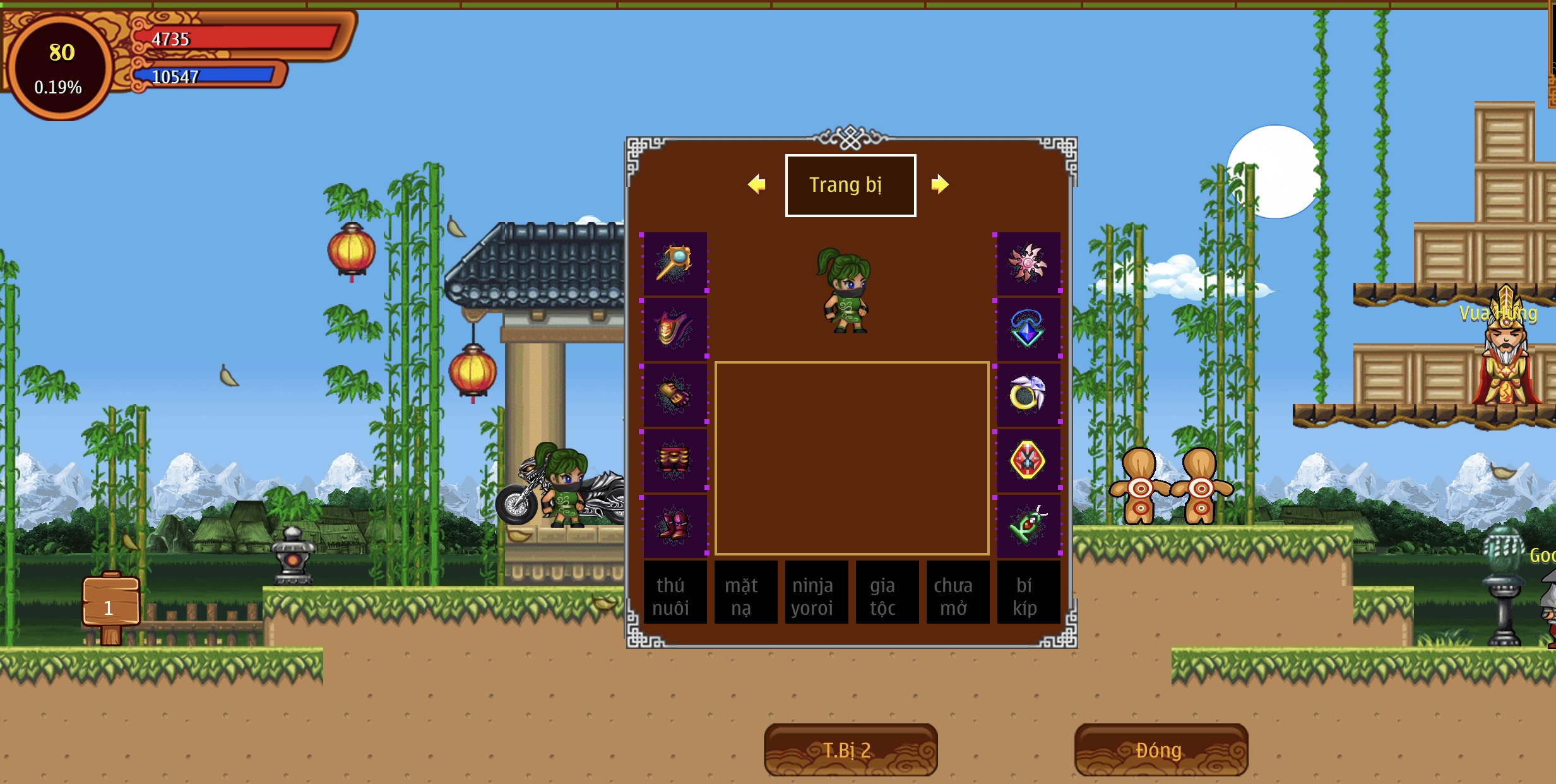Image resolution: width=1556 pixels, height=784 pixels.
Task: Select the equipped staff weapon slot
Action: (x=675, y=263)
